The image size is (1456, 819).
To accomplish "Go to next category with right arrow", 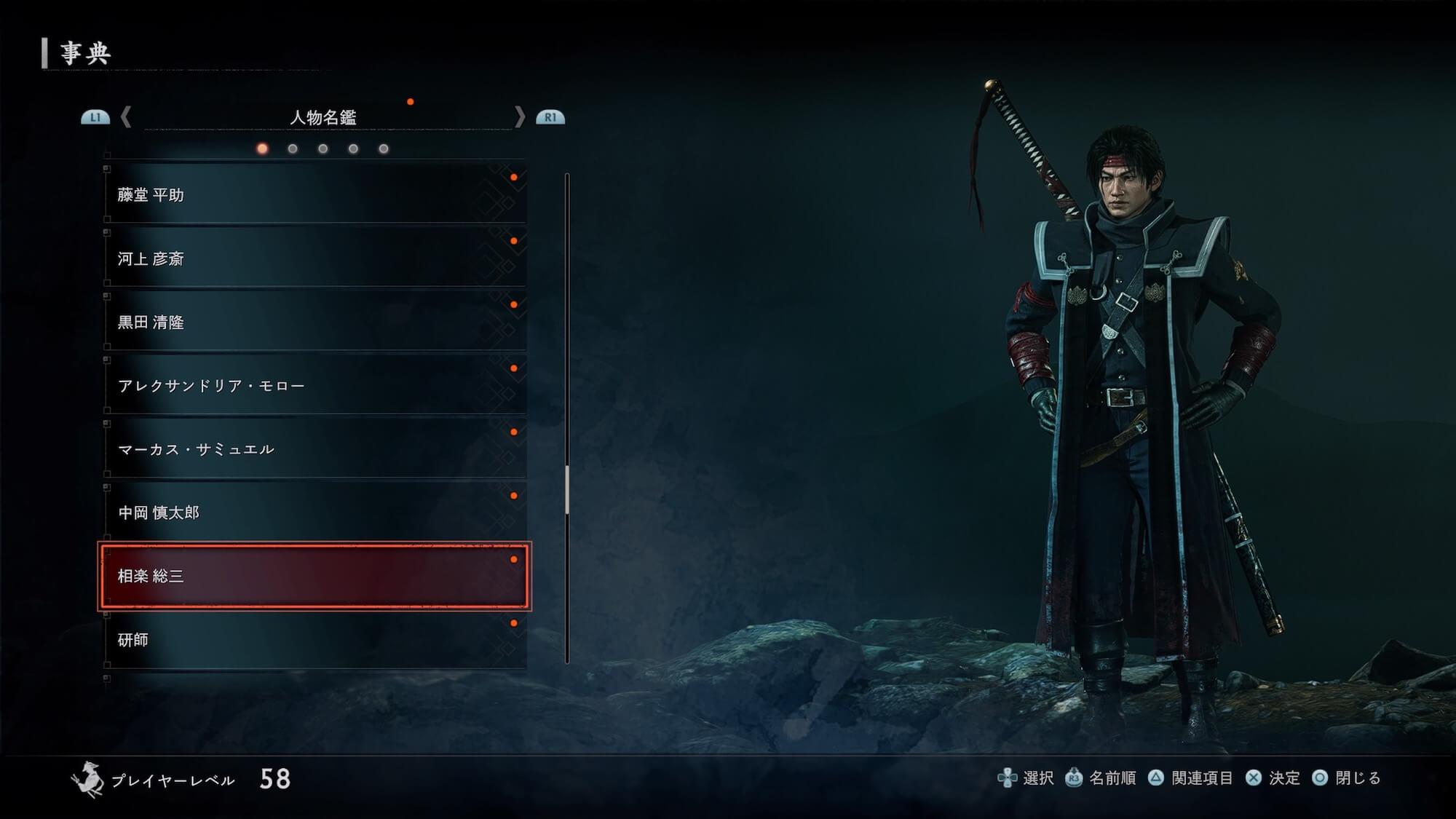I will pos(519,116).
